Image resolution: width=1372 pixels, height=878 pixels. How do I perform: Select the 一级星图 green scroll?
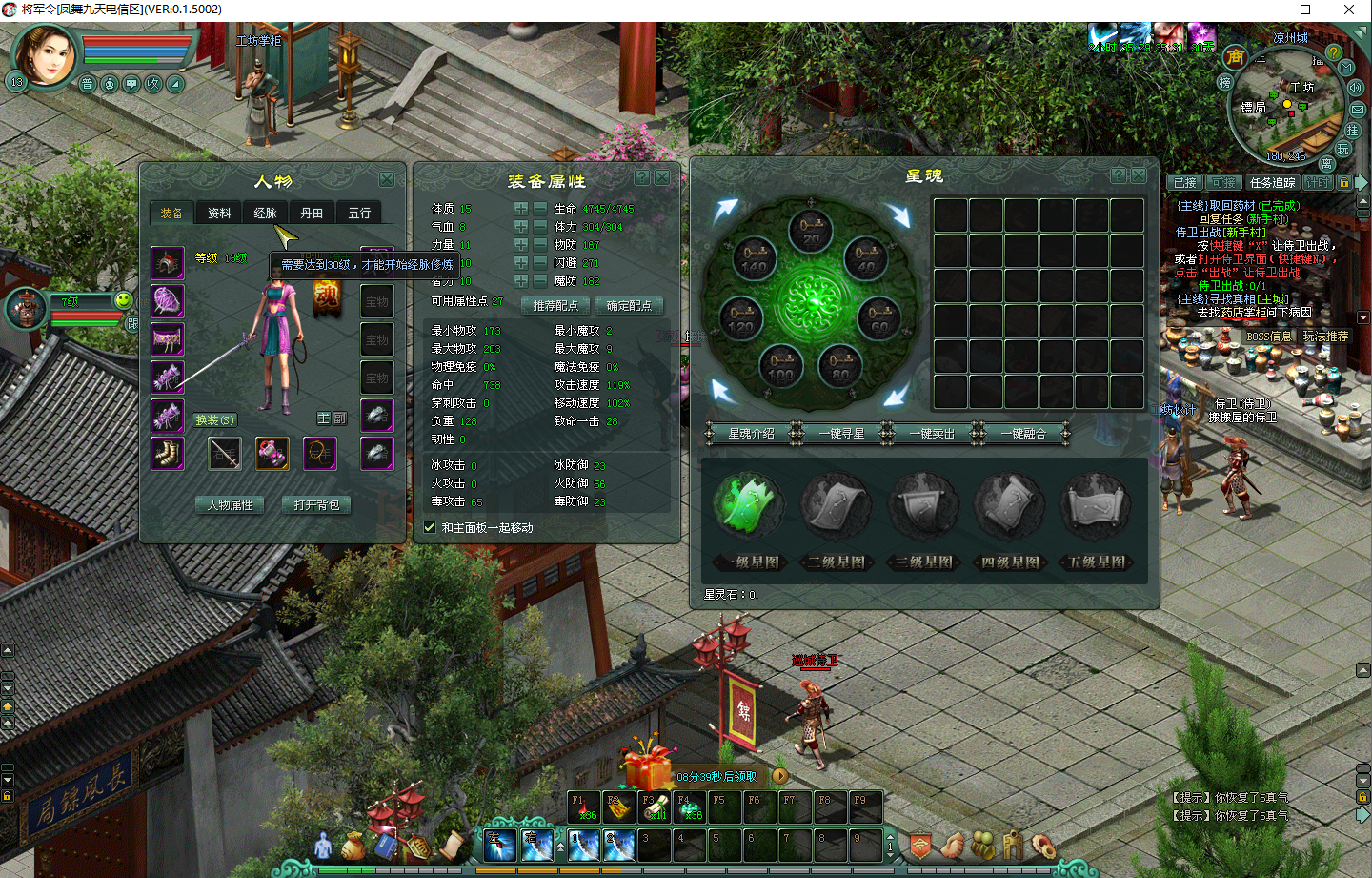click(751, 505)
